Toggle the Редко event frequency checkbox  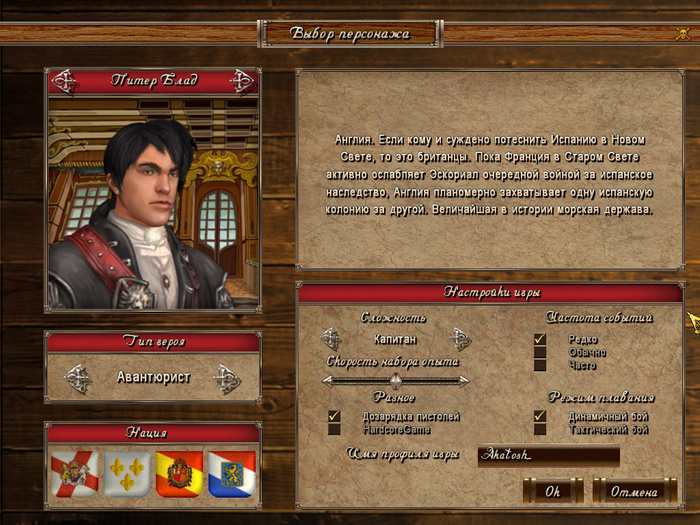(540, 339)
